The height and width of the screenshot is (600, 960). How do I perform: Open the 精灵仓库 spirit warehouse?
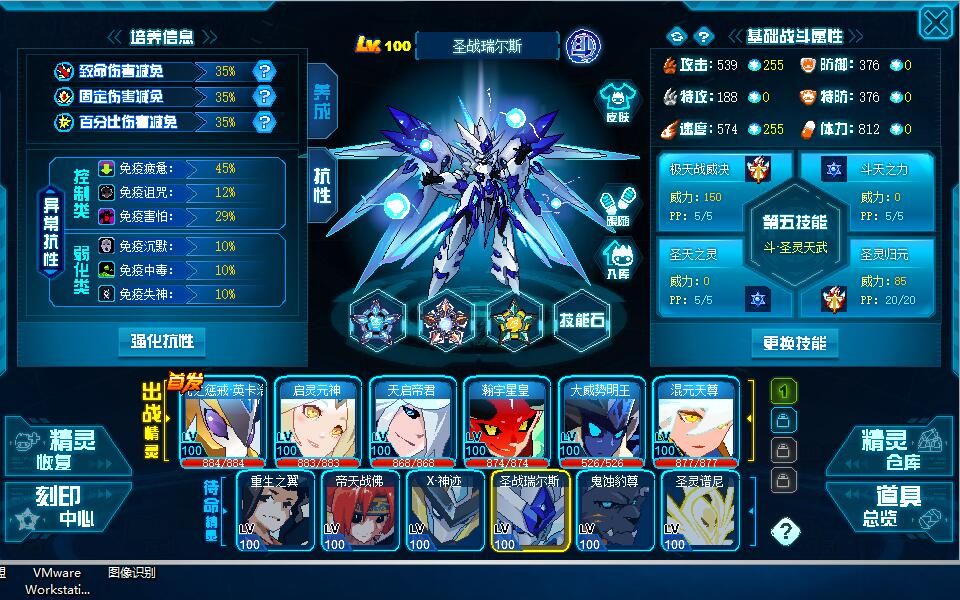click(891, 450)
